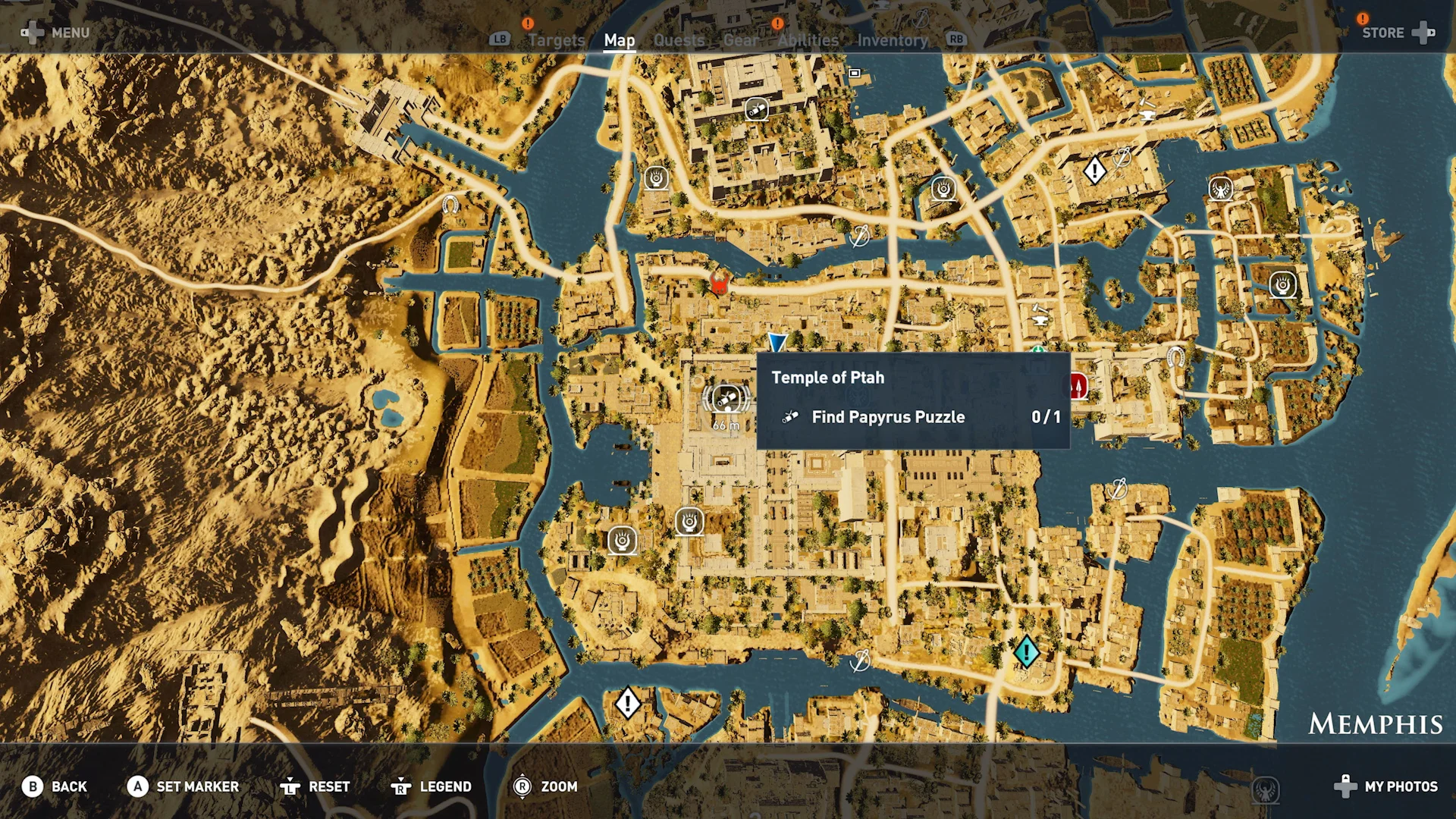Select the red horned-helmet enemy marker
1456x819 pixels.
coord(718,285)
